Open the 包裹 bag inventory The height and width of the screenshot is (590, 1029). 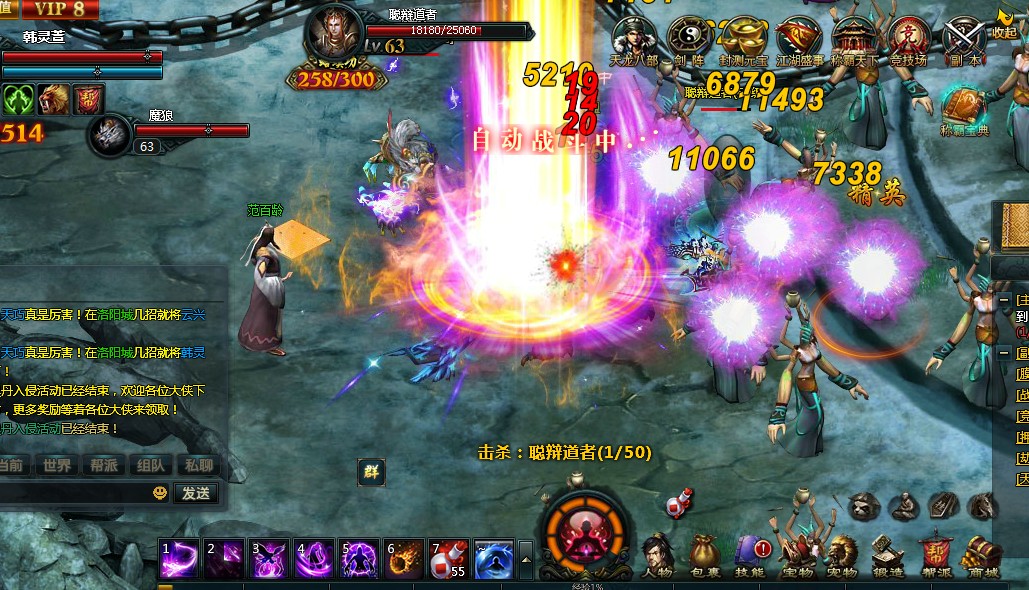pyautogui.click(x=703, y=555)
